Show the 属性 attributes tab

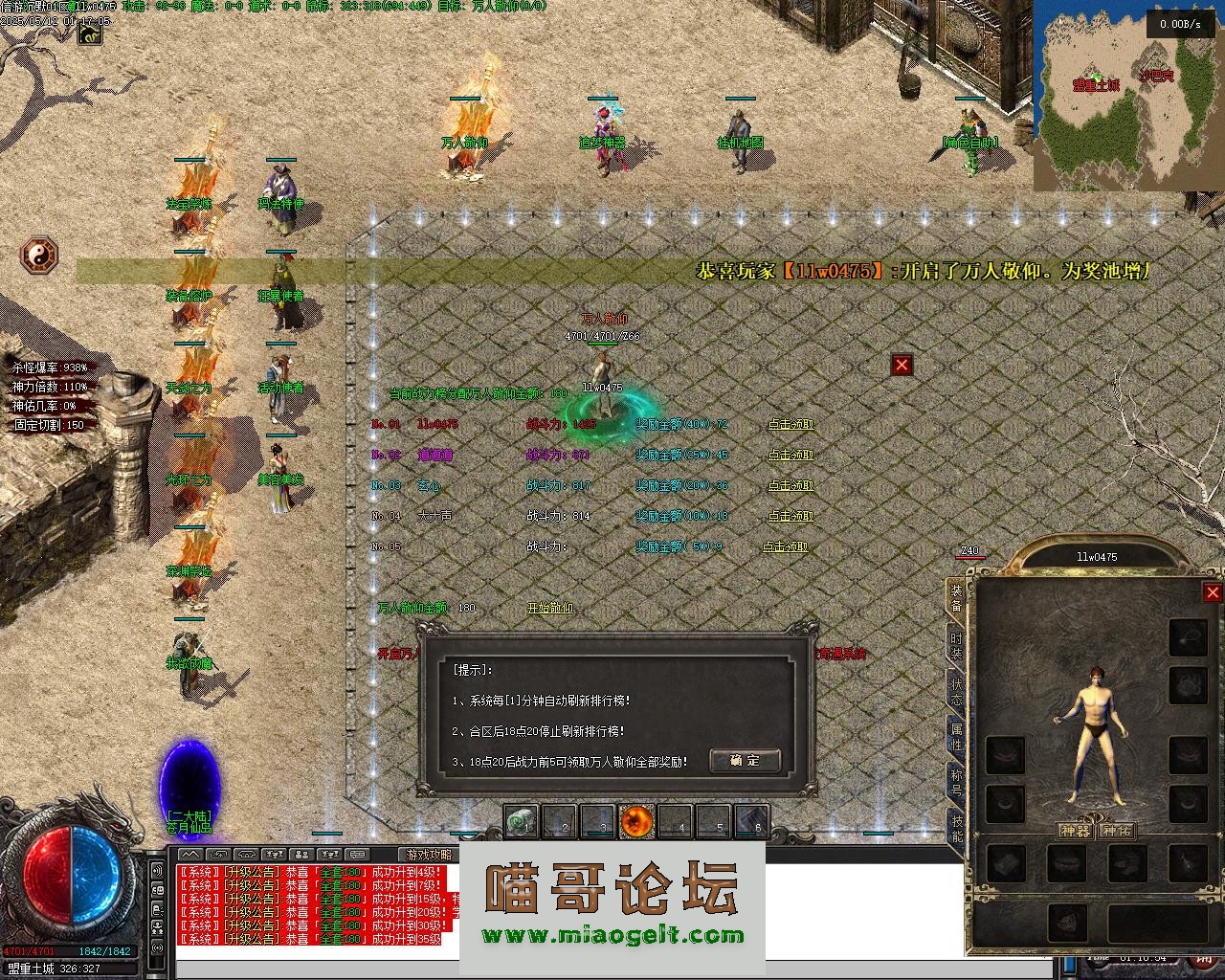pos(956,737)
